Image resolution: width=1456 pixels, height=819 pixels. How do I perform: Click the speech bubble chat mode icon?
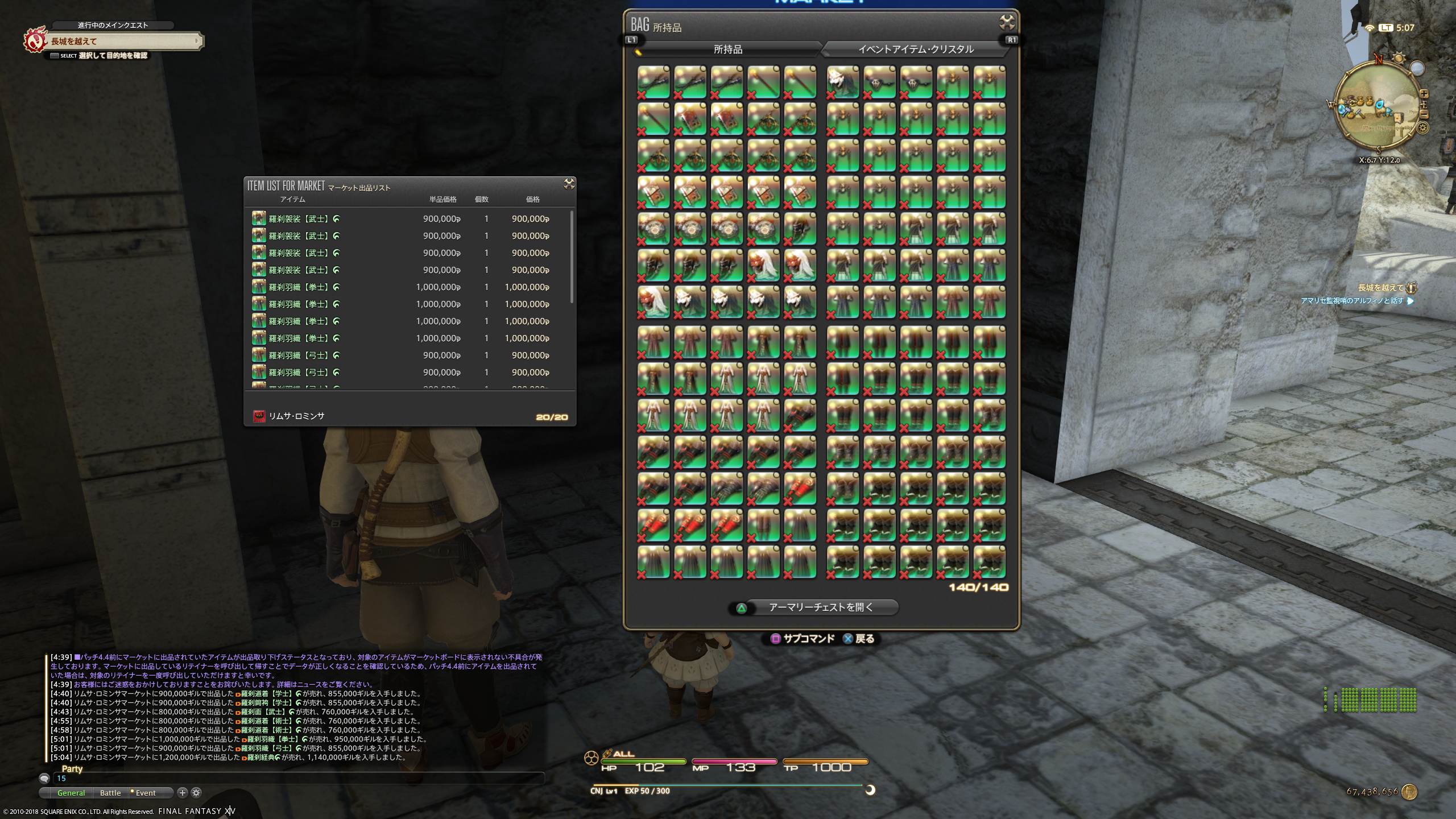tap(44, 779)
